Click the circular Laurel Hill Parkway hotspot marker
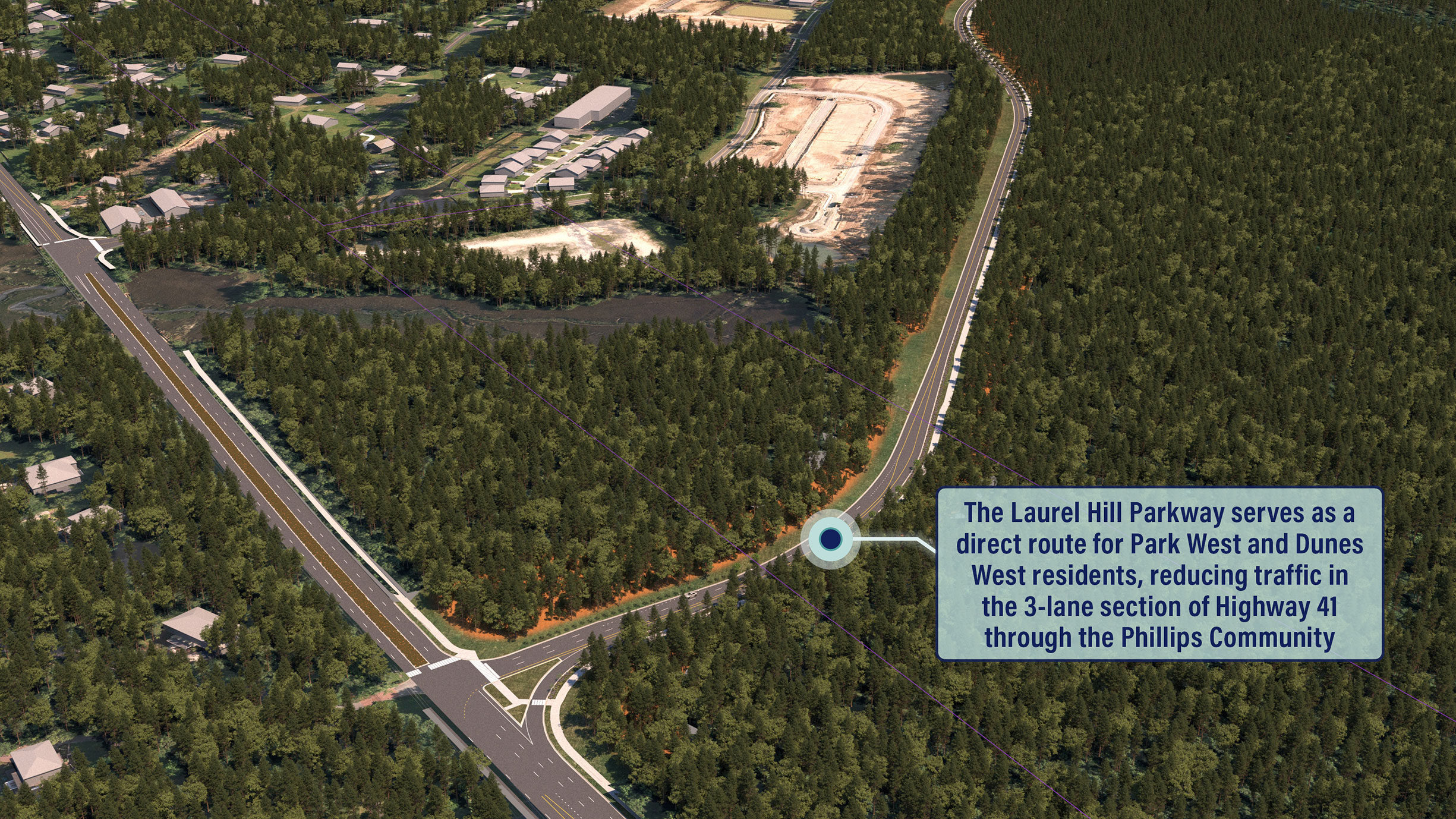 tap(830, 539)
